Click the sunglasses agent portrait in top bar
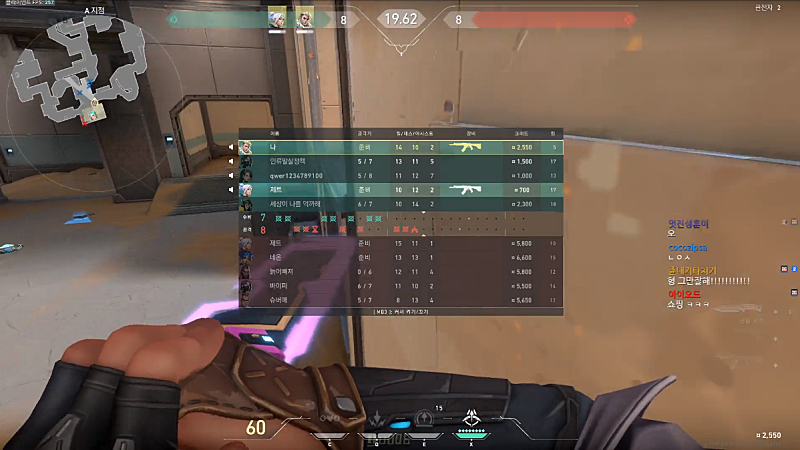Viewport: 800px width, 450px height. coord(303,19)
